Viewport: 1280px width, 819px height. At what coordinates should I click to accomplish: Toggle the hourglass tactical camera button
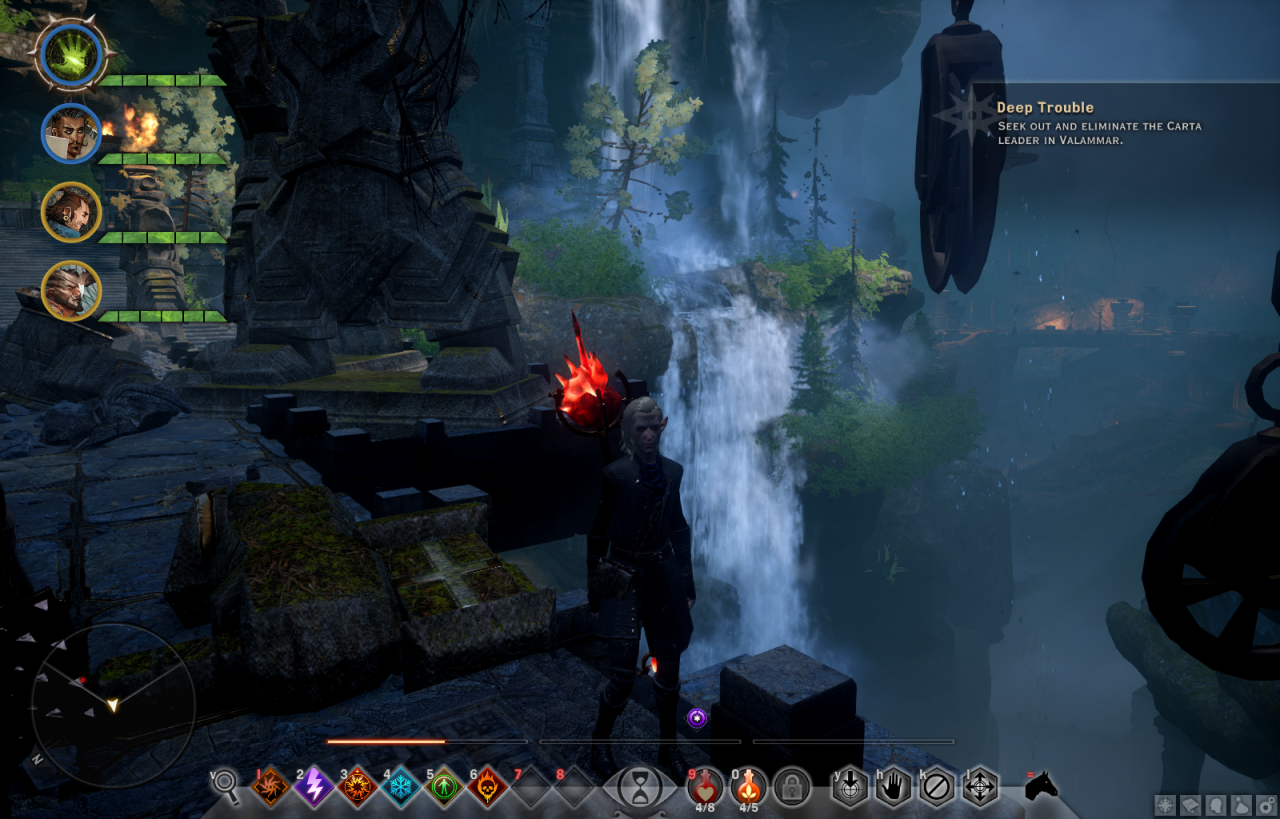click(x=638, y=787)
